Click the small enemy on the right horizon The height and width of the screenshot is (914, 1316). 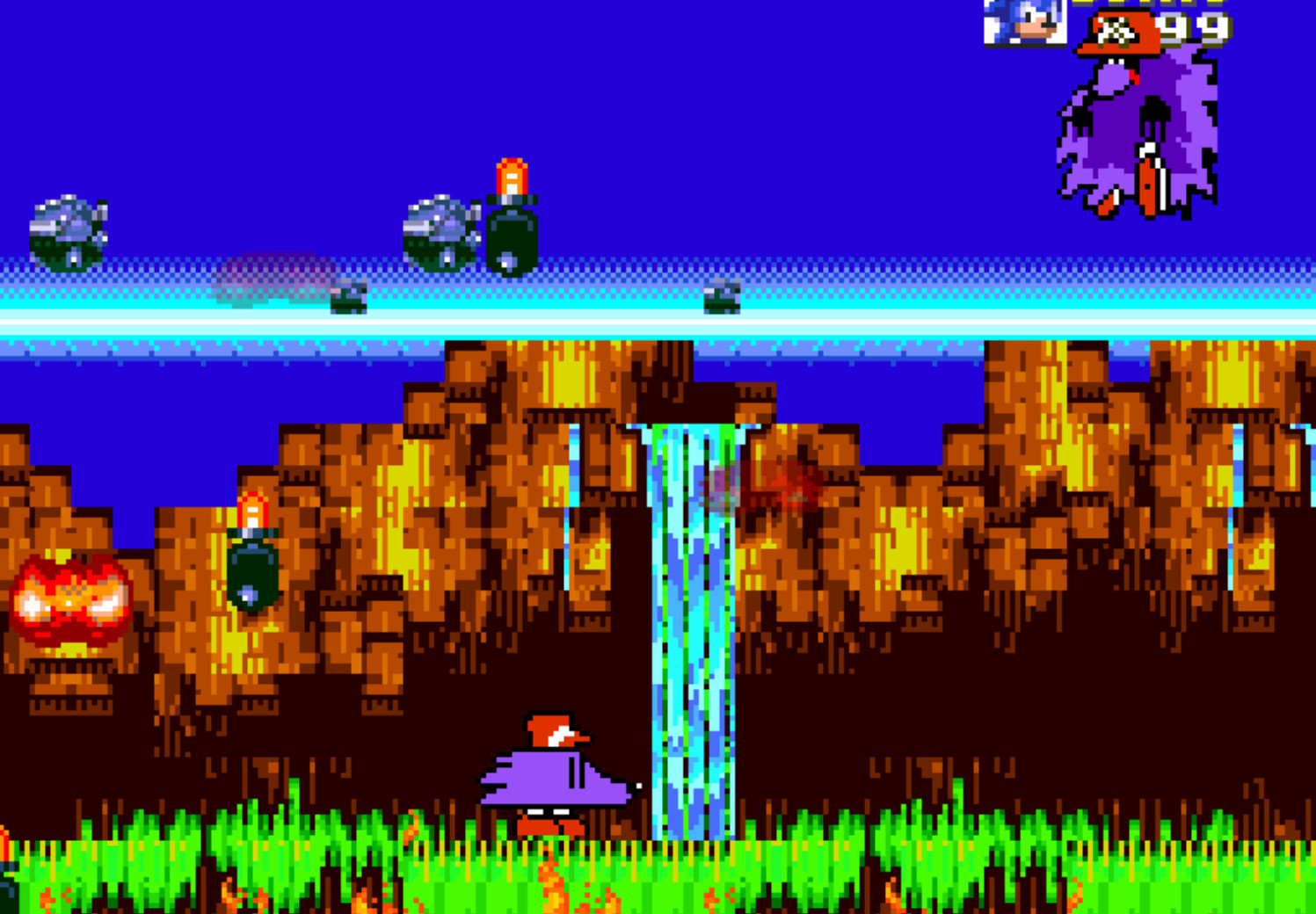pos(721,299)
